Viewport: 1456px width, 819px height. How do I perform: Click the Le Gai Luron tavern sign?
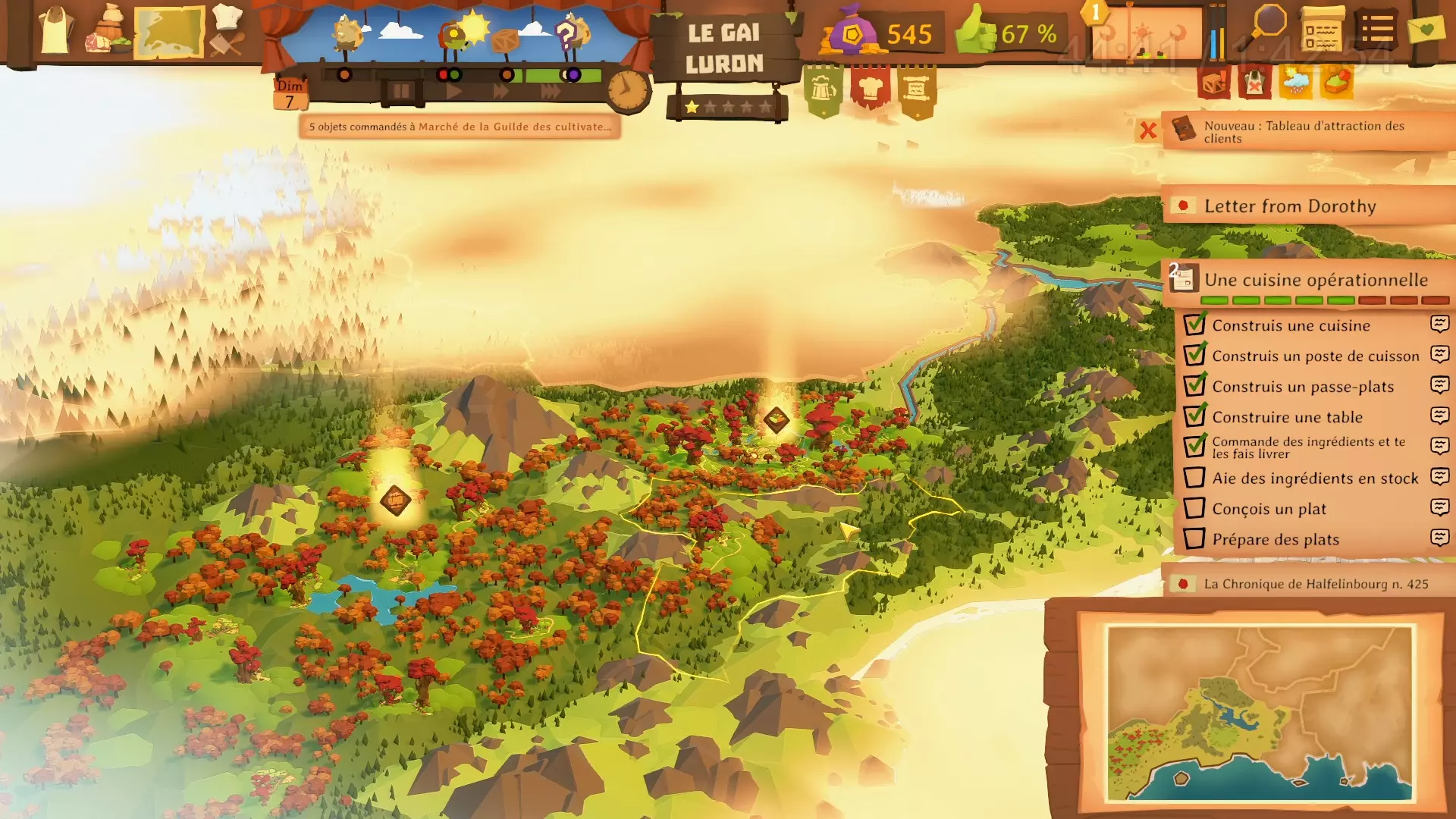724,49
